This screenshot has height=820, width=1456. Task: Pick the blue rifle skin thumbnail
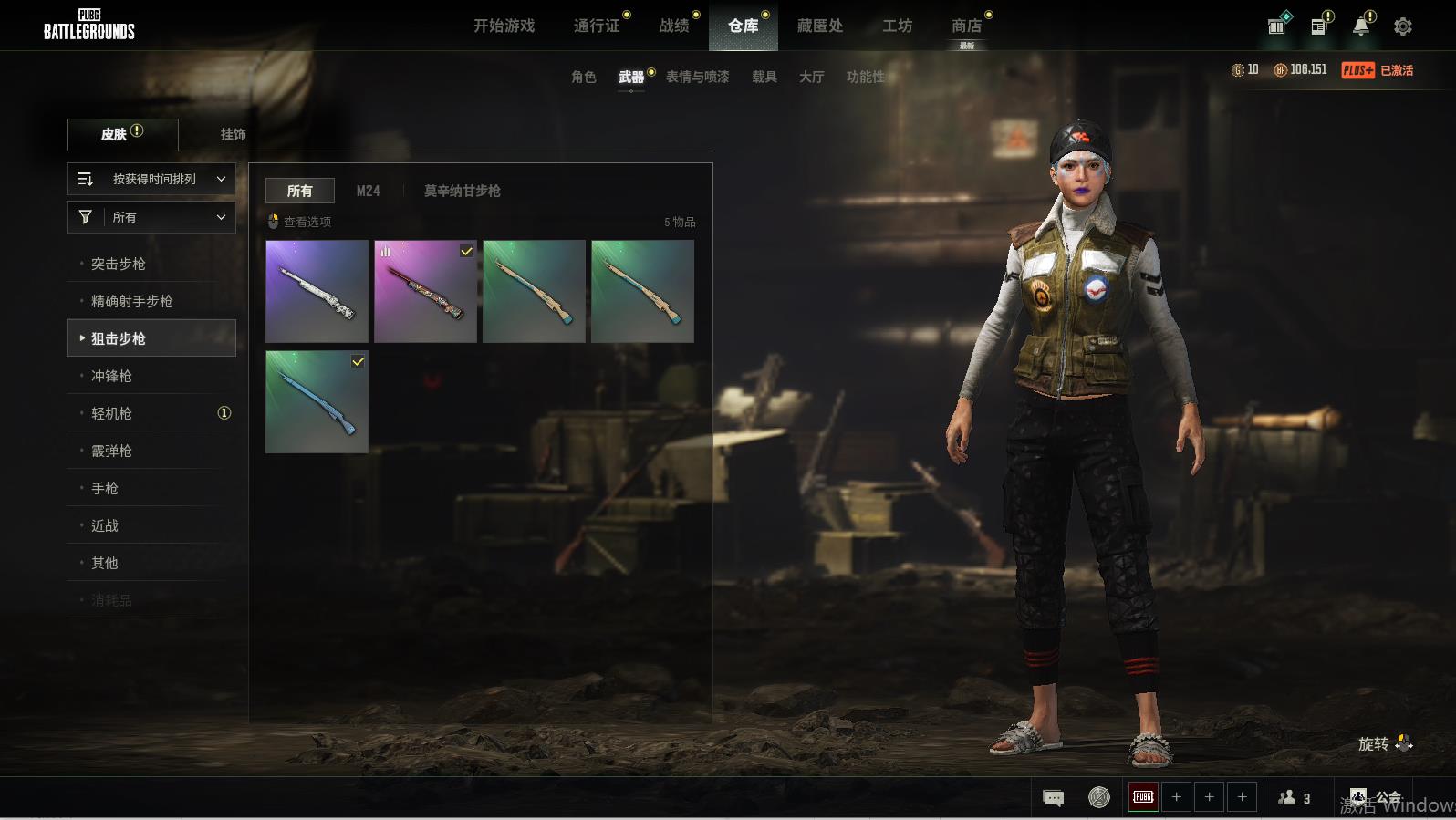click(317, 402)
